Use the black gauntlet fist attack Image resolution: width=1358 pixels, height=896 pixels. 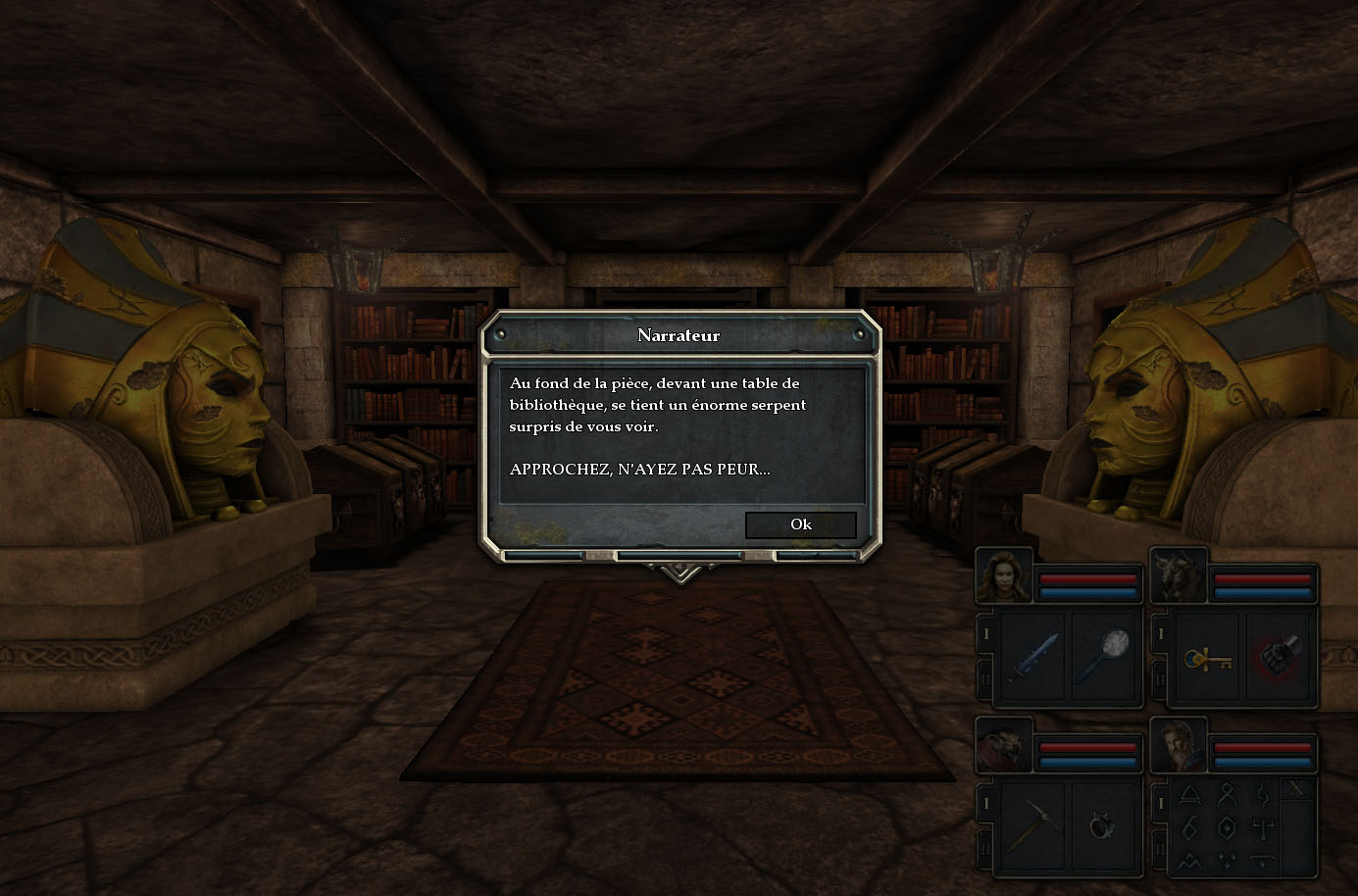[1279, 656]
